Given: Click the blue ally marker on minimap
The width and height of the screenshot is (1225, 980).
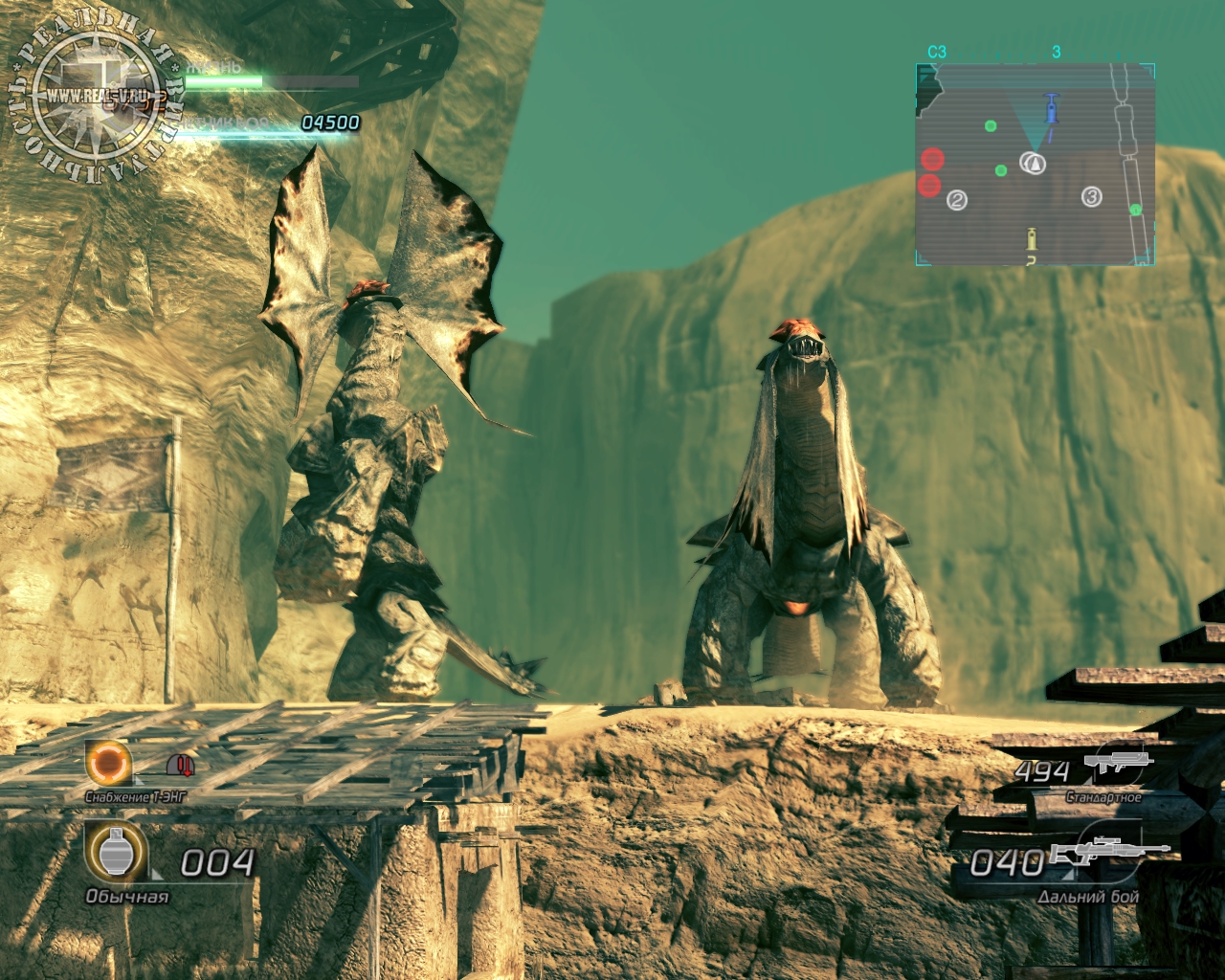Looking at the screenshot, I should click(x=1052, y=107).
